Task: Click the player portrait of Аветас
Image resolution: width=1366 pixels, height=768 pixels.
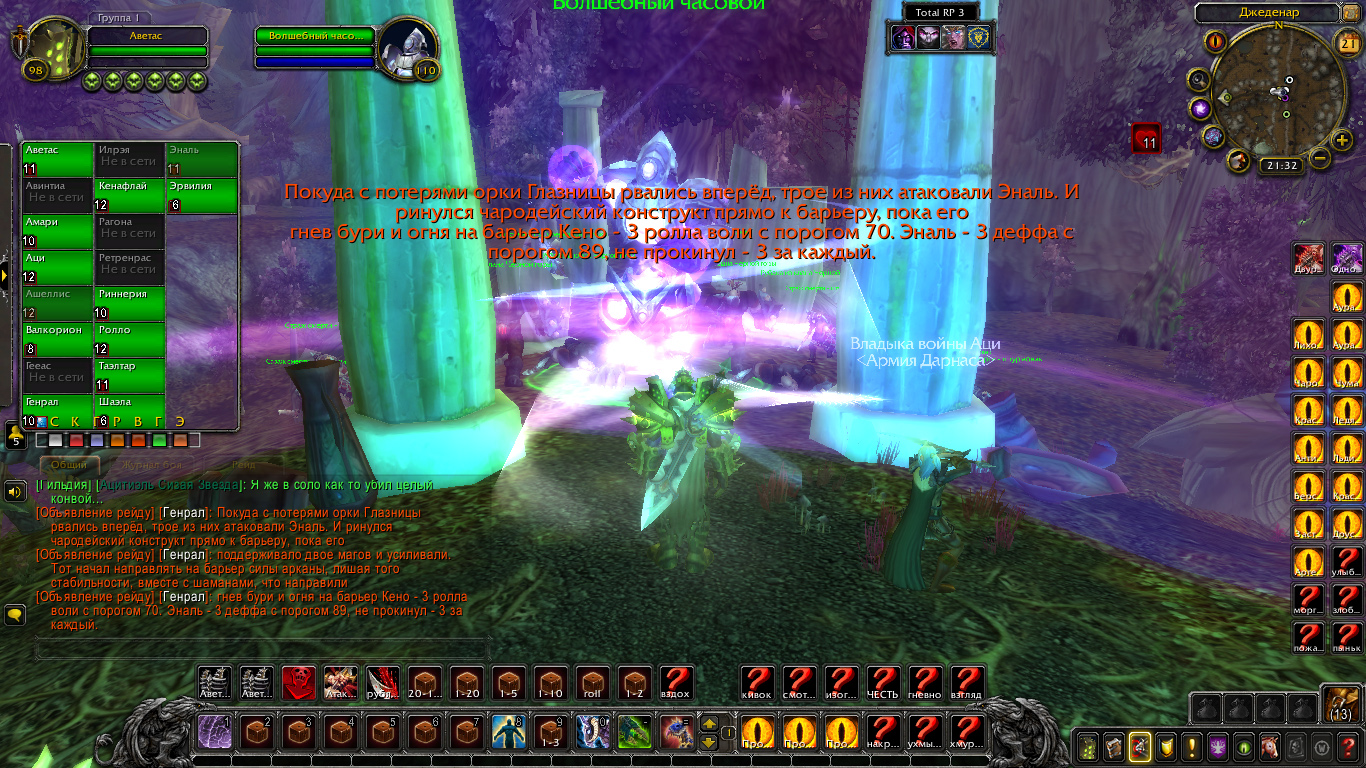Action: click(50, 48)
